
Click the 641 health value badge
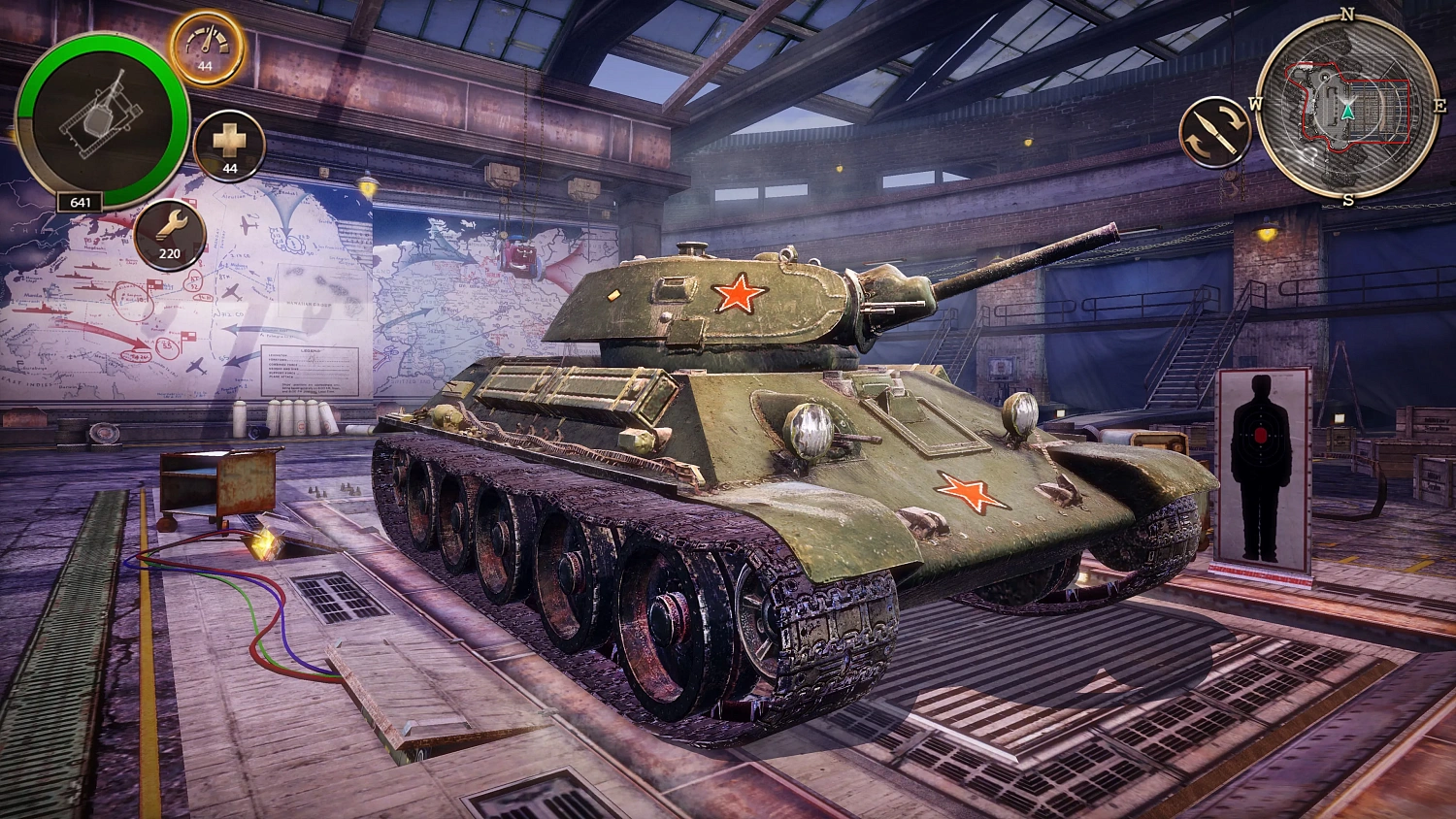tap(81, 202)
